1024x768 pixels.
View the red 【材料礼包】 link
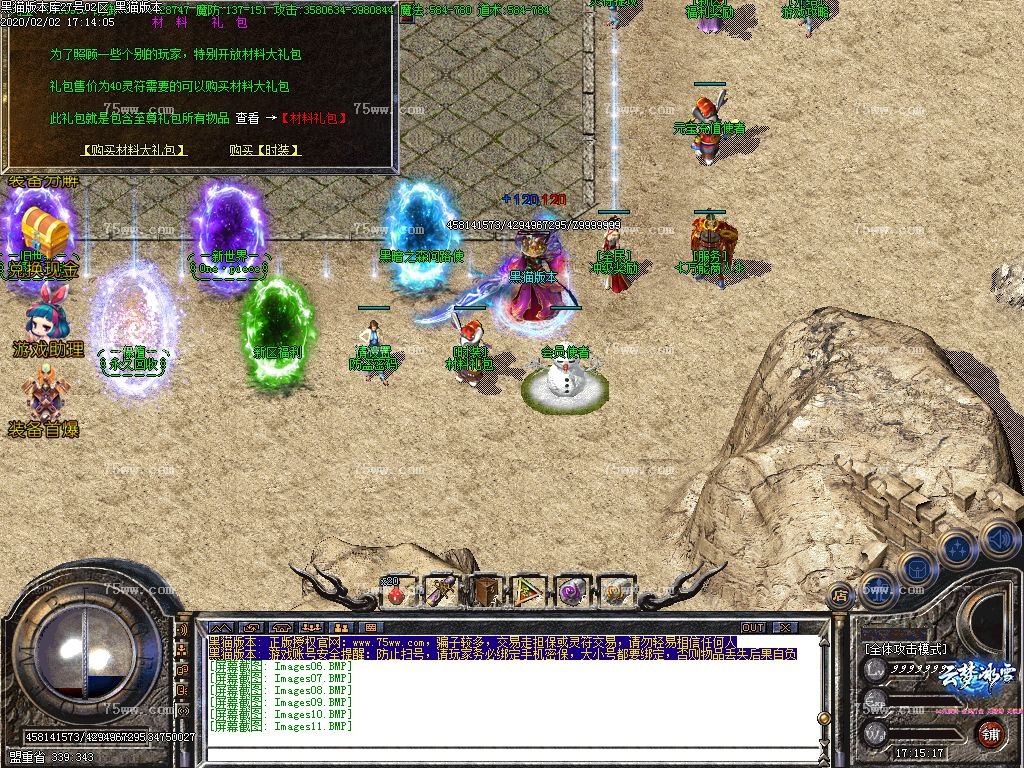pos(314,118)
